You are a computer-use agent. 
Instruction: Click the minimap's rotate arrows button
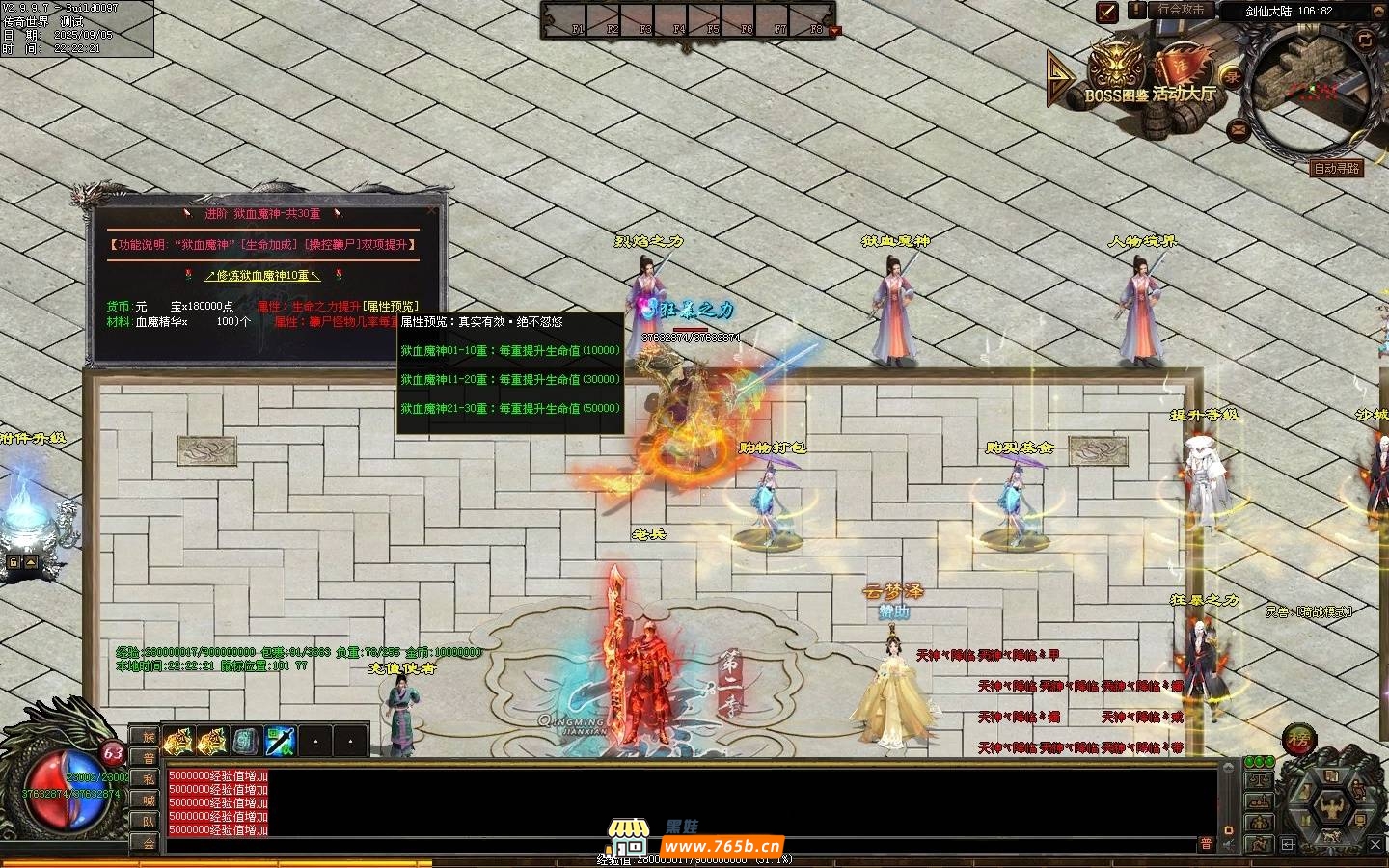pos(1364,40)
